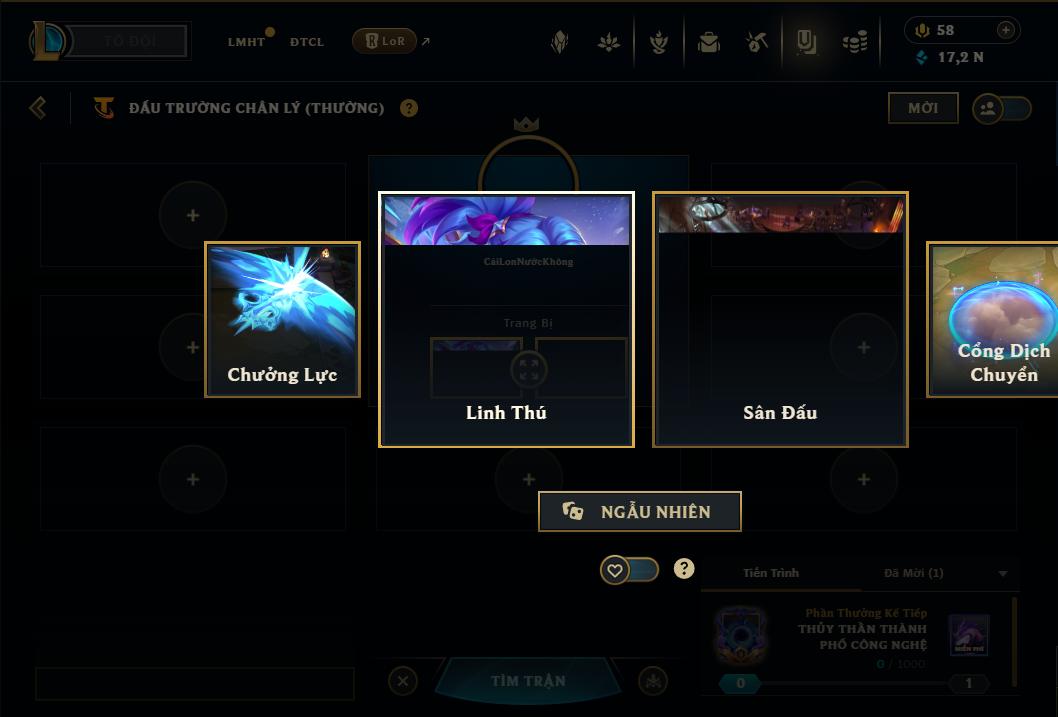Viewport: 1058px width, 717px height.
Task: Switch to the LMHT tab
Action: point(246,42)
